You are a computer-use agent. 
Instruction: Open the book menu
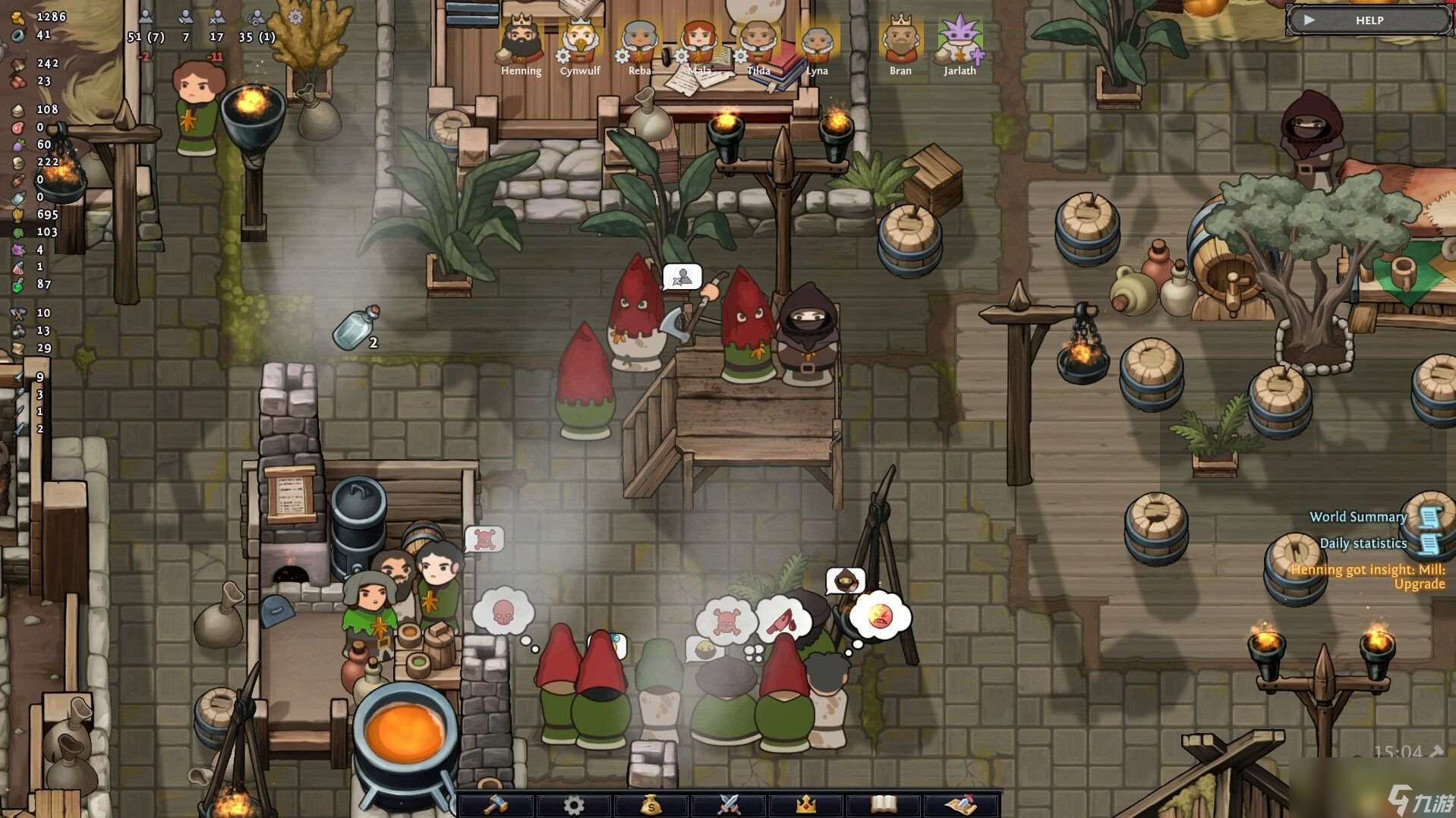884,804
